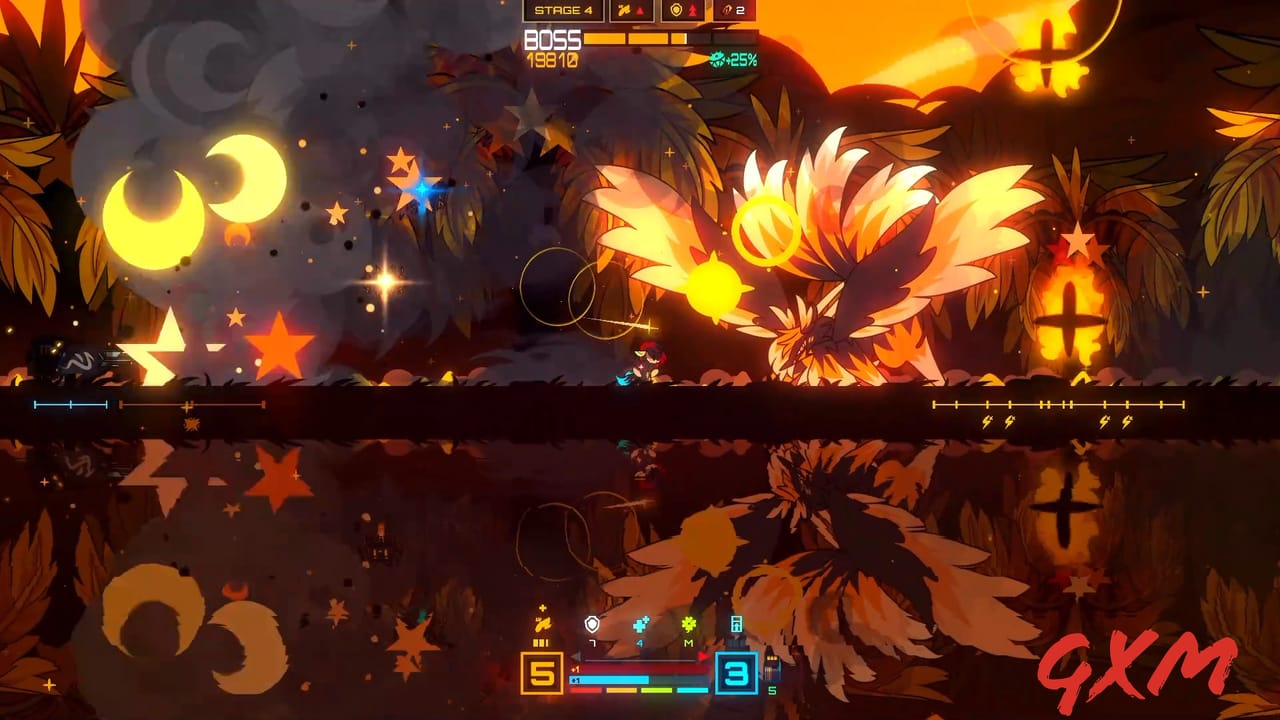Click the shield buff icon beside the red arrow
The height and width of the screenshot is (720, 1280).
[677, 10]
